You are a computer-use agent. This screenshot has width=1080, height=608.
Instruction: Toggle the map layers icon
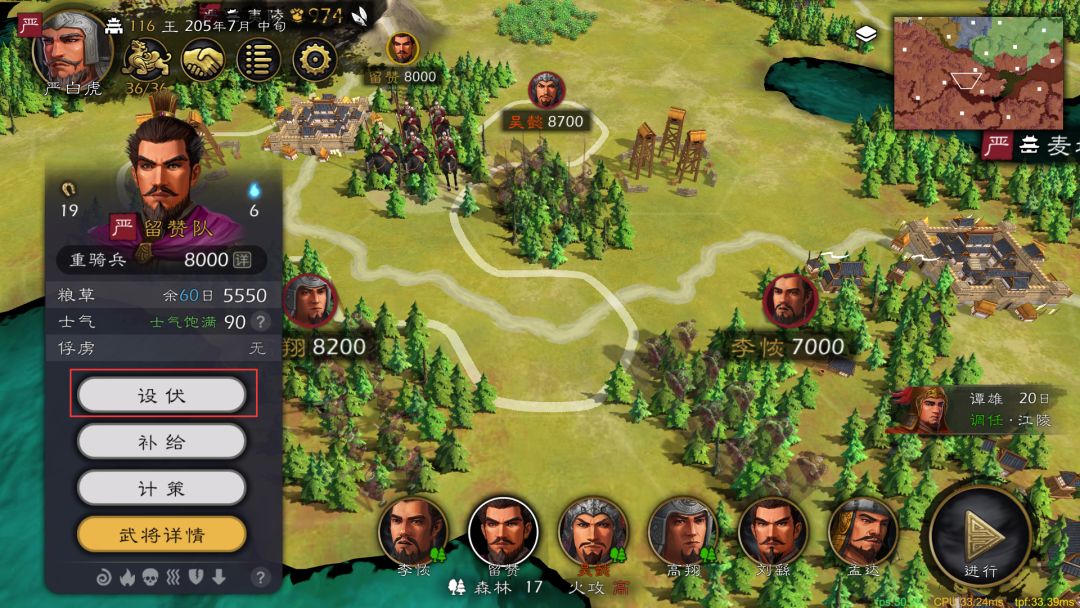(866, 37)
